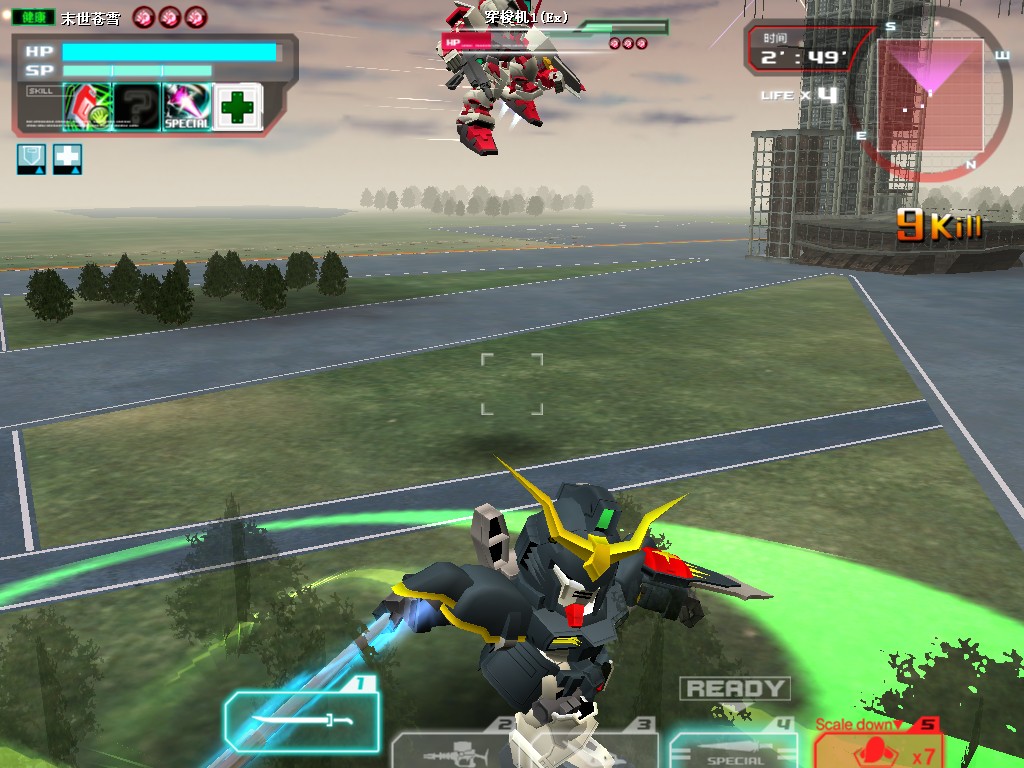The height and width of the screenshot is (768, 1024).
Task: Select the locked question mark skill slot
Action: 137,107
